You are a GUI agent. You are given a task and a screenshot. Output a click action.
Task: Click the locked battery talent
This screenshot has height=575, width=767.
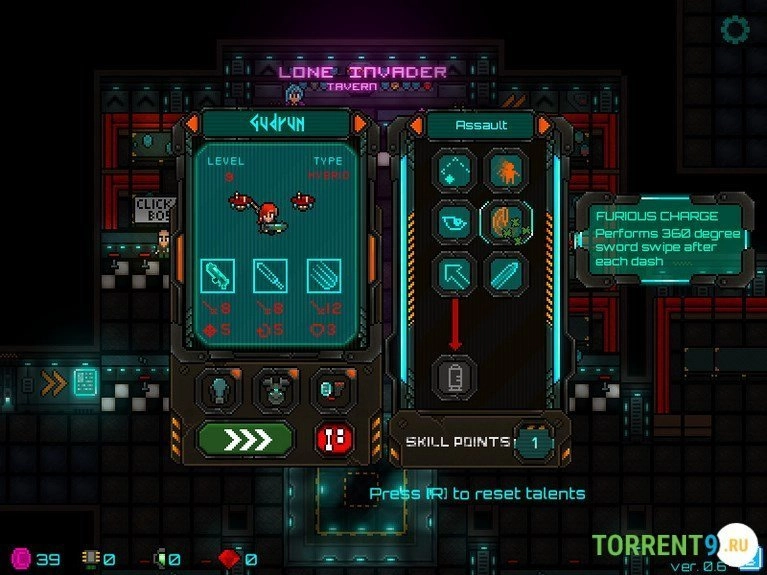(x=453, y=377)
